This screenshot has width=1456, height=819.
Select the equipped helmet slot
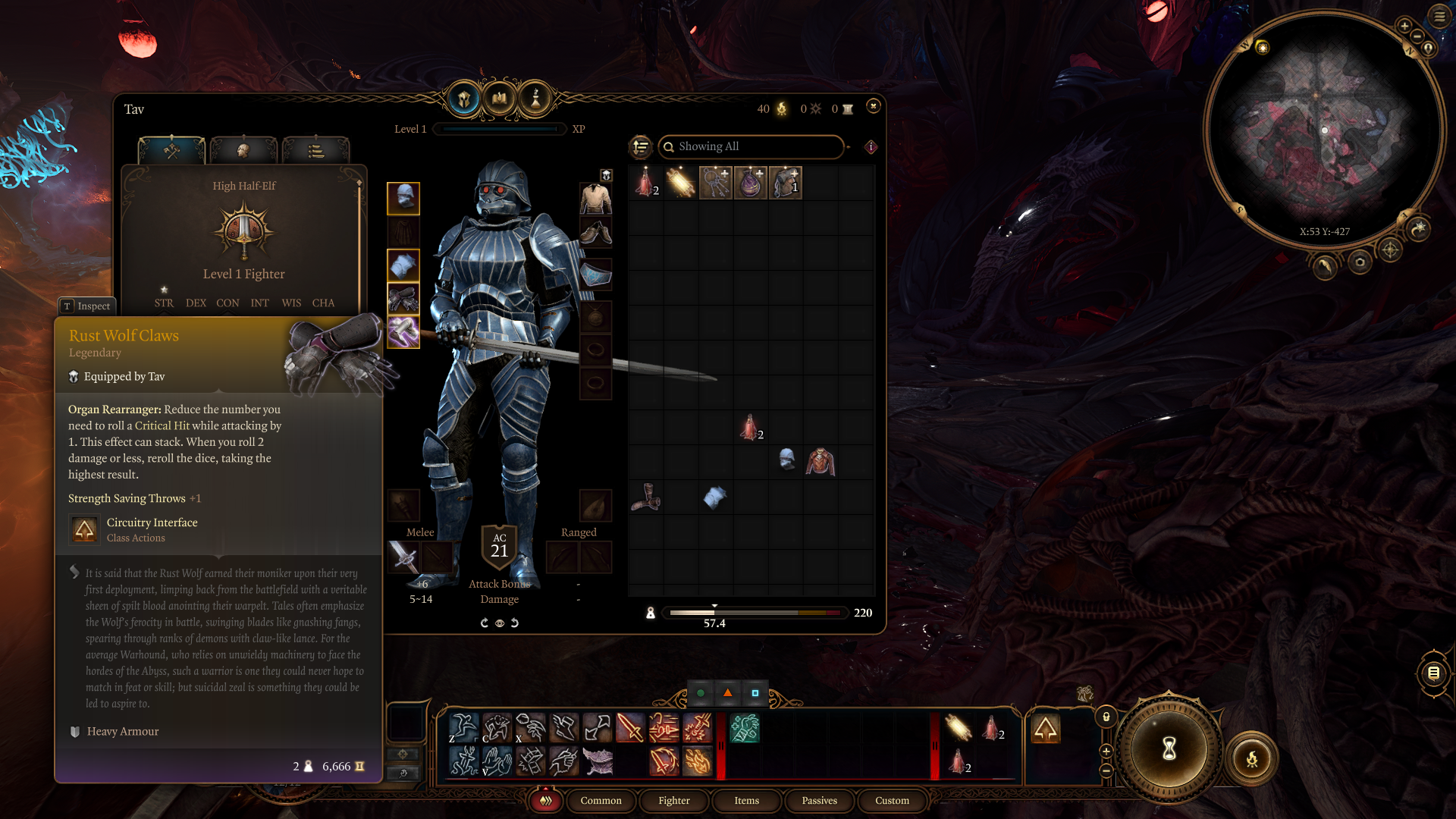point(403,199)
